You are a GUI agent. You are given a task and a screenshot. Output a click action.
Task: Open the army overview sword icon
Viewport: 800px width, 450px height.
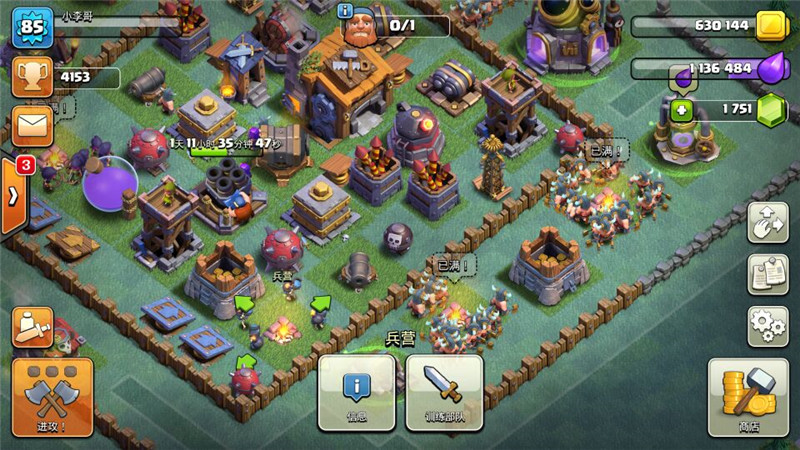[x=33, y=326]
